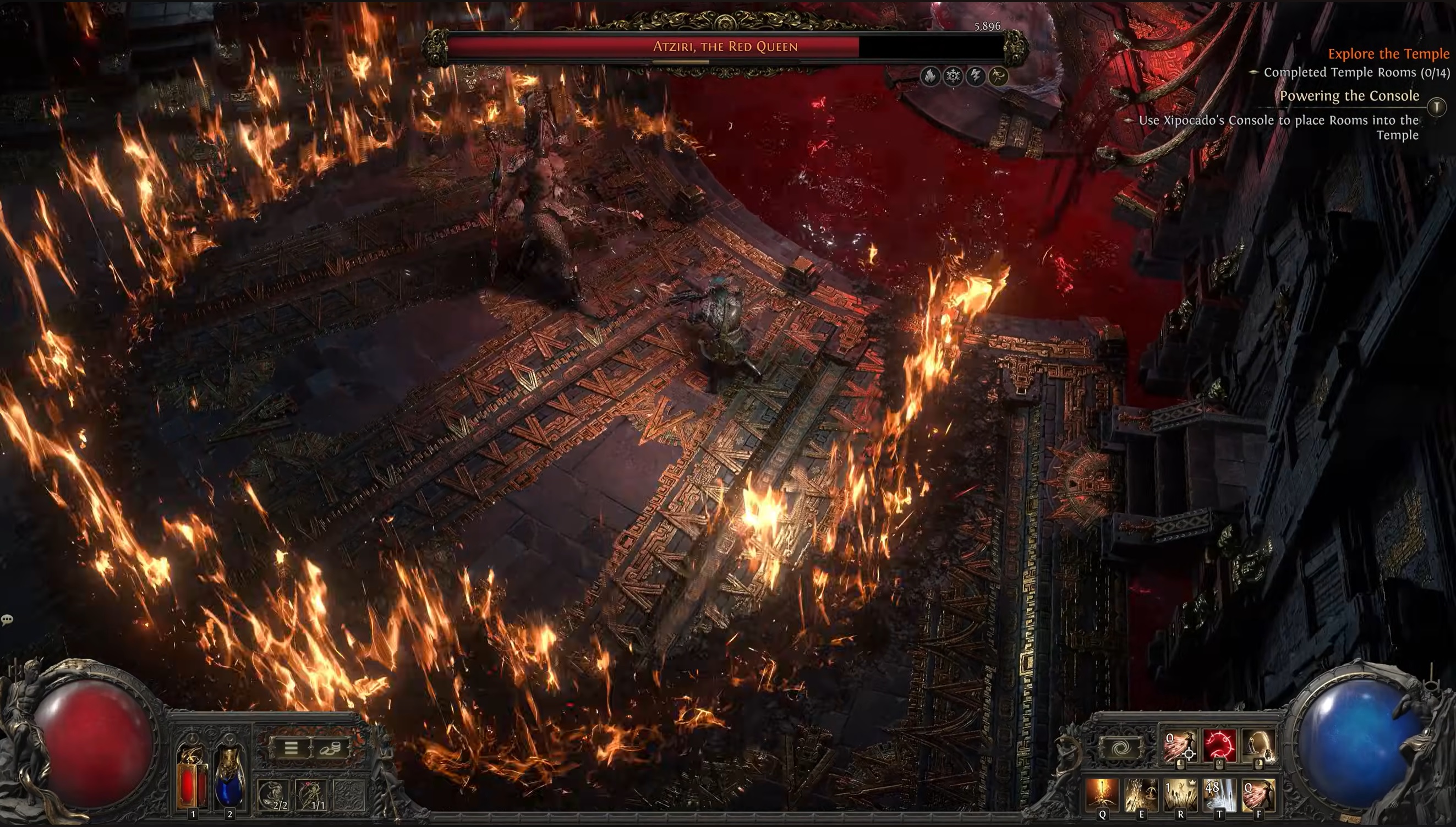Activate the flaming arrow skill on Q
Image resolution: width=1456 pixels, height=827 pixels.
point(1102,794)
